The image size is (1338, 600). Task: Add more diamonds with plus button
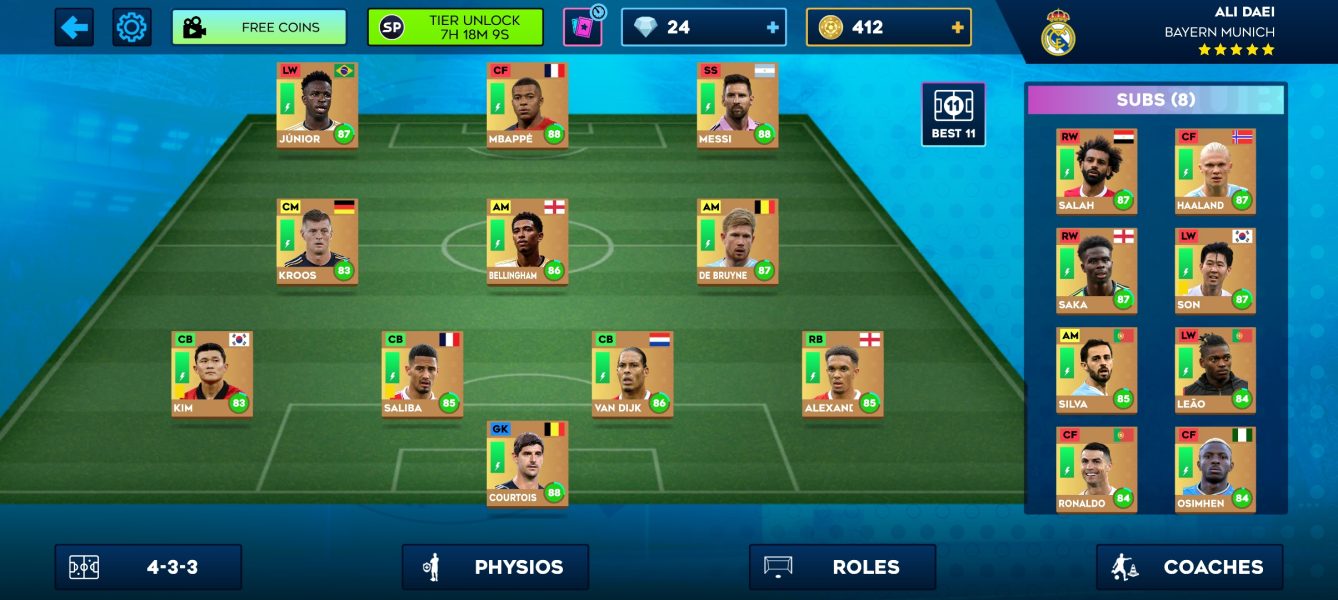point(772,28)
